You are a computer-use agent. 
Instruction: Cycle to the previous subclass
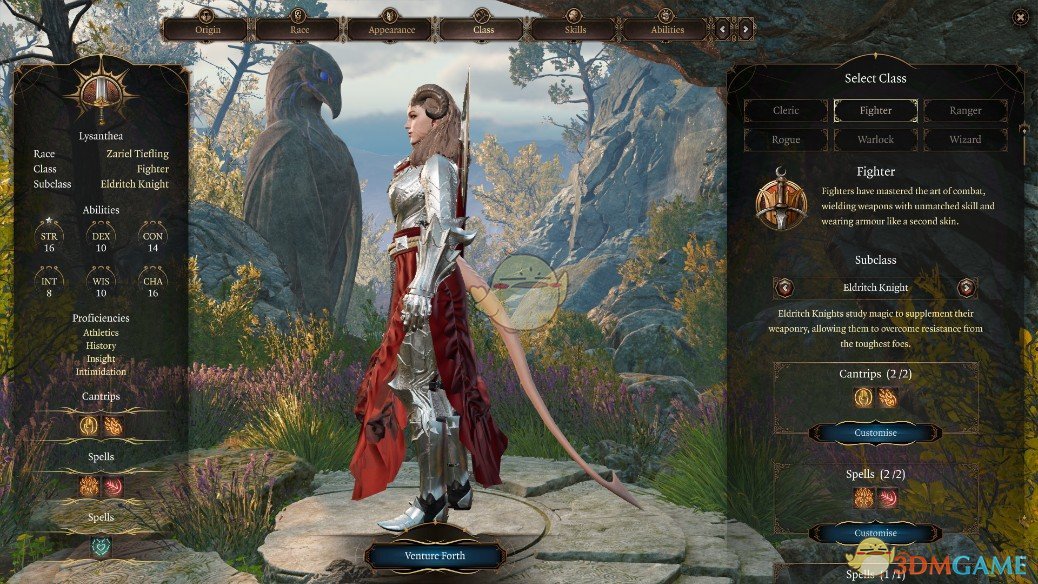click(x=785, y=288)
